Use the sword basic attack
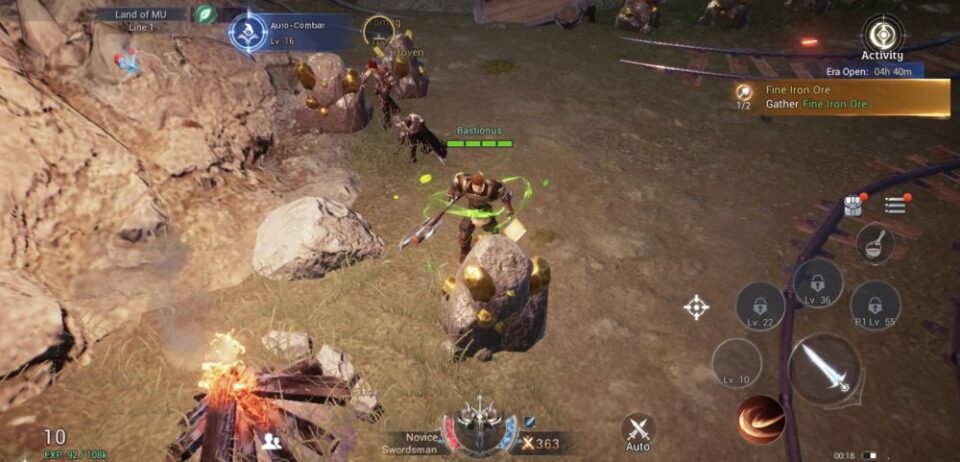960x462 pixels. [824, 368]
